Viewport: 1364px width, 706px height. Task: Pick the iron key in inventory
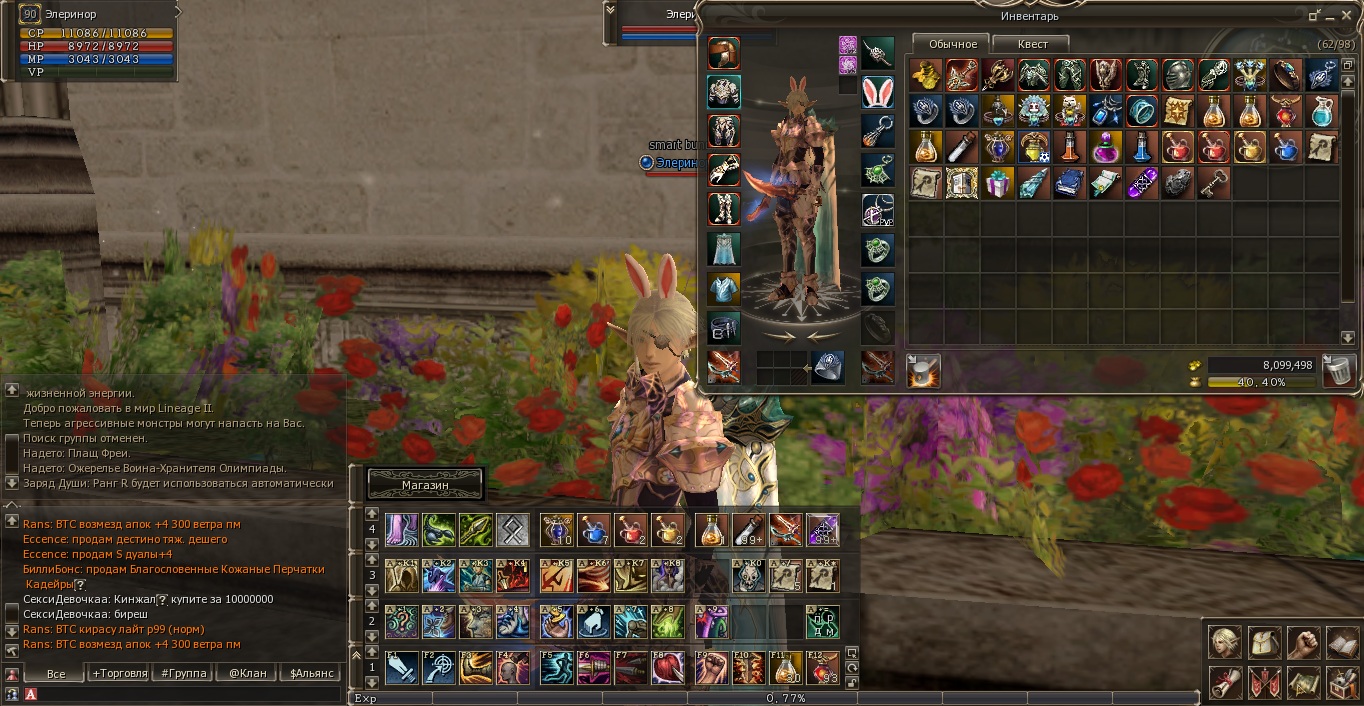pyautogui.click(x=1214, y=183)
